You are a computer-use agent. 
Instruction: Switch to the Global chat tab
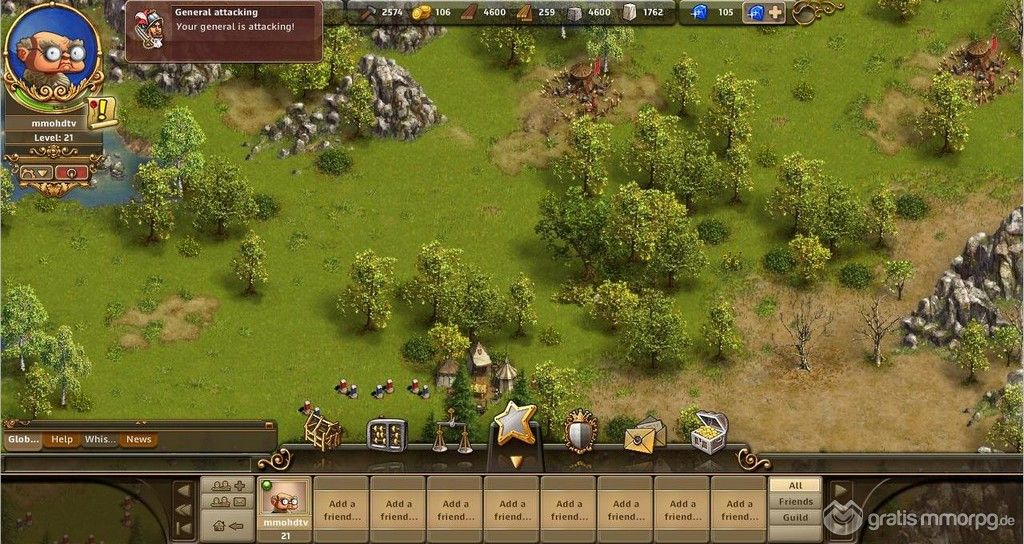(x=22, y=440)
